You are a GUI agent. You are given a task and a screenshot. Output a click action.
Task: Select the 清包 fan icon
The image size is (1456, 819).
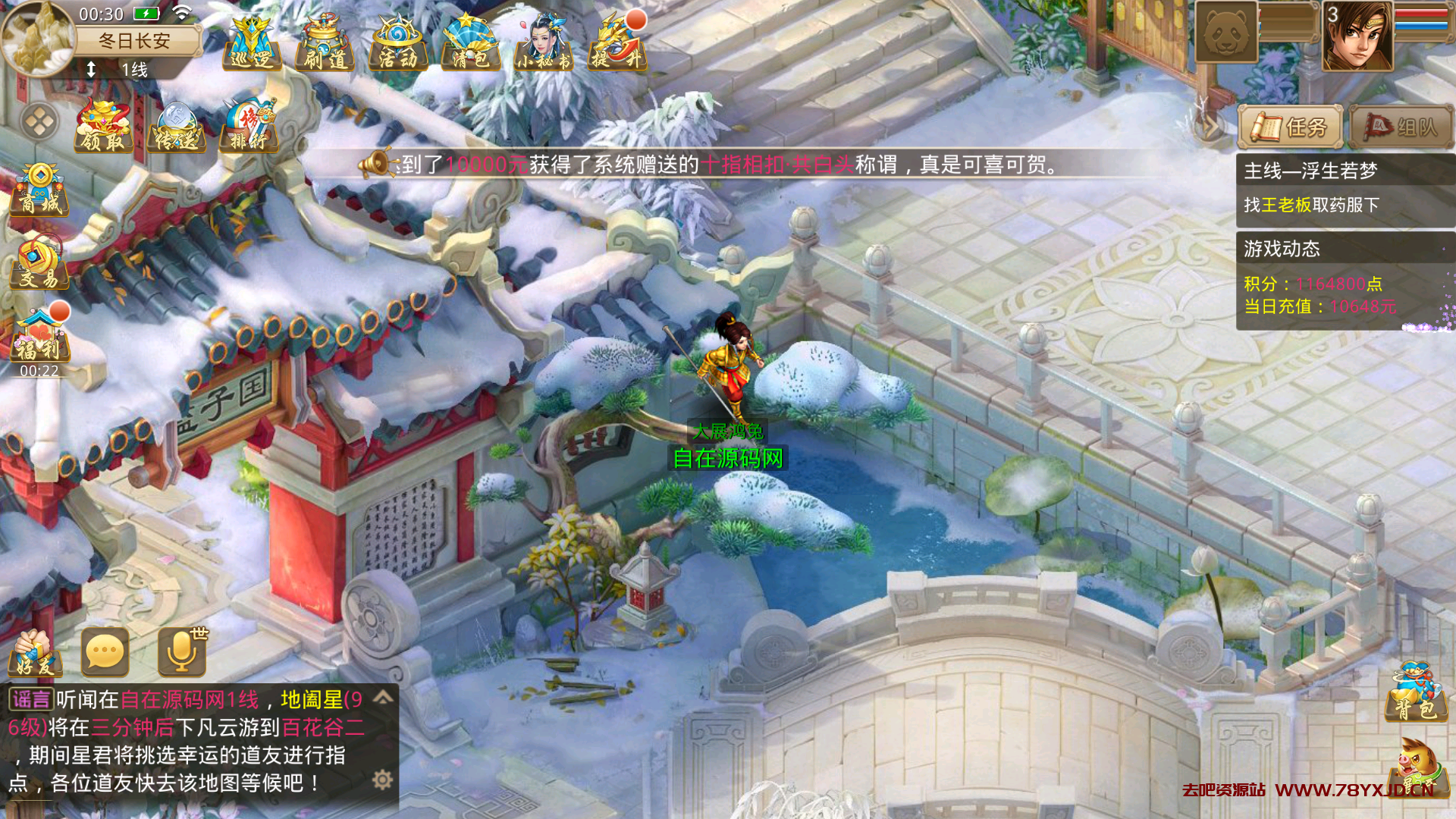(470, 42)
